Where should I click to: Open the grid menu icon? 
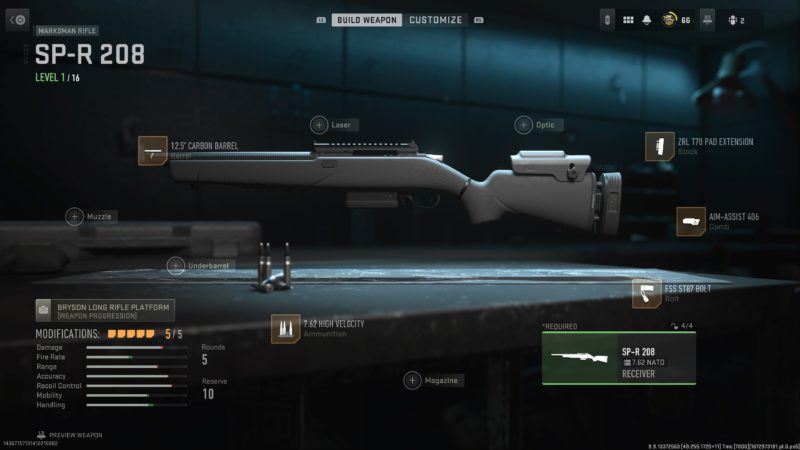pyautogui.click(x=629, y=19)
